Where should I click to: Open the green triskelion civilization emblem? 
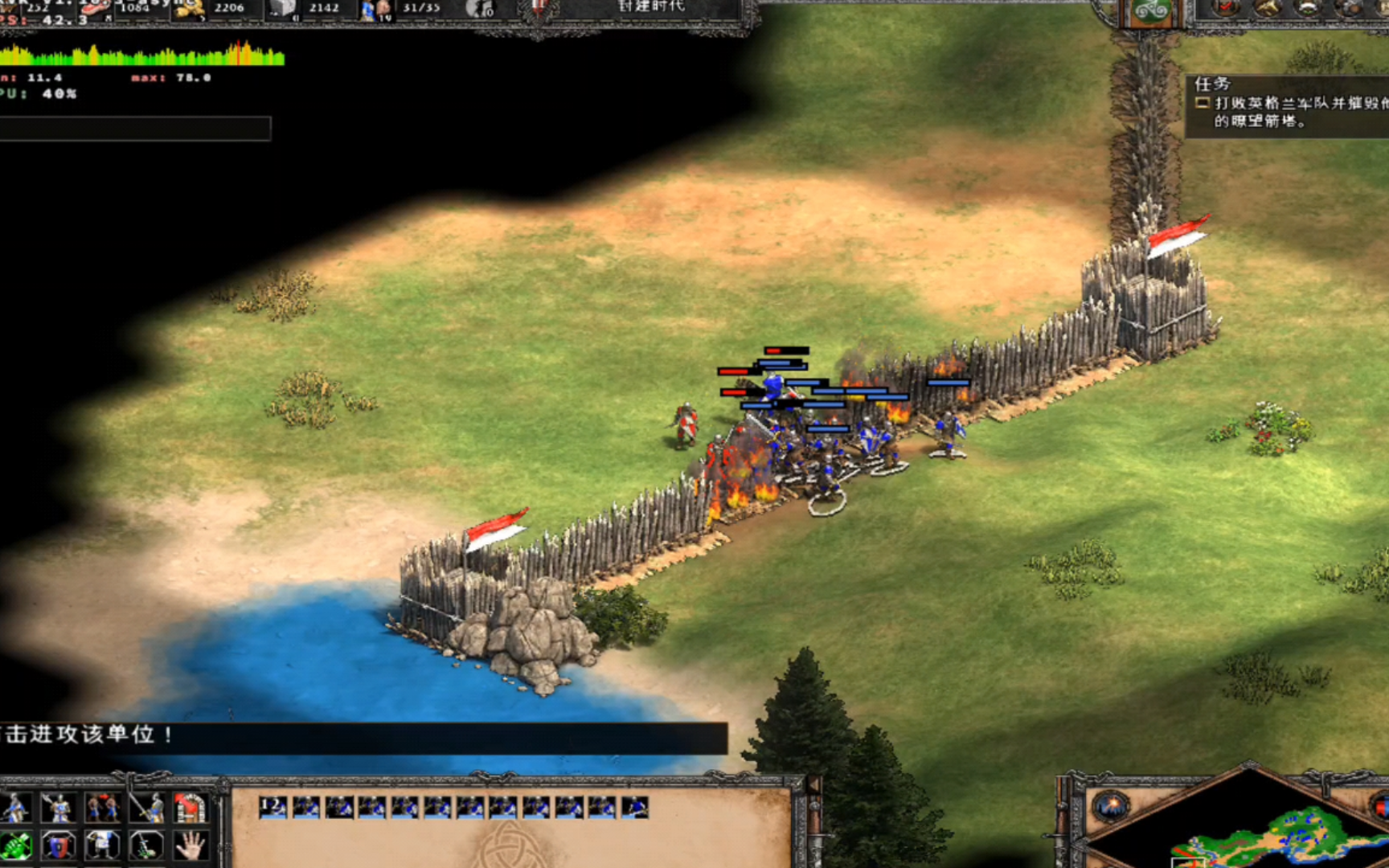1151,11
